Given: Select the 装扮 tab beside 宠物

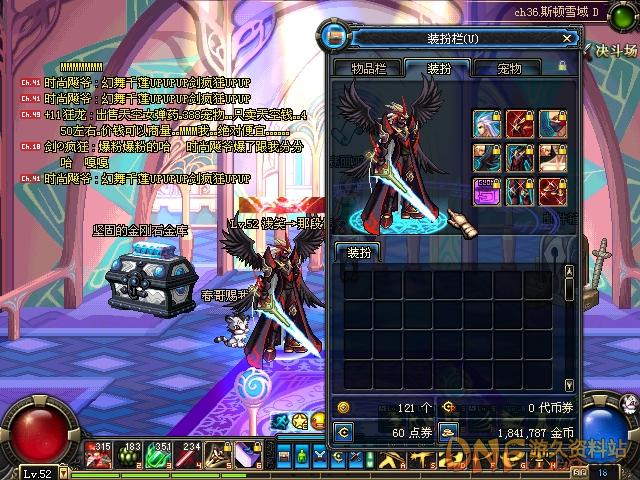Looking at the screenshot, I should click(441, 68).
